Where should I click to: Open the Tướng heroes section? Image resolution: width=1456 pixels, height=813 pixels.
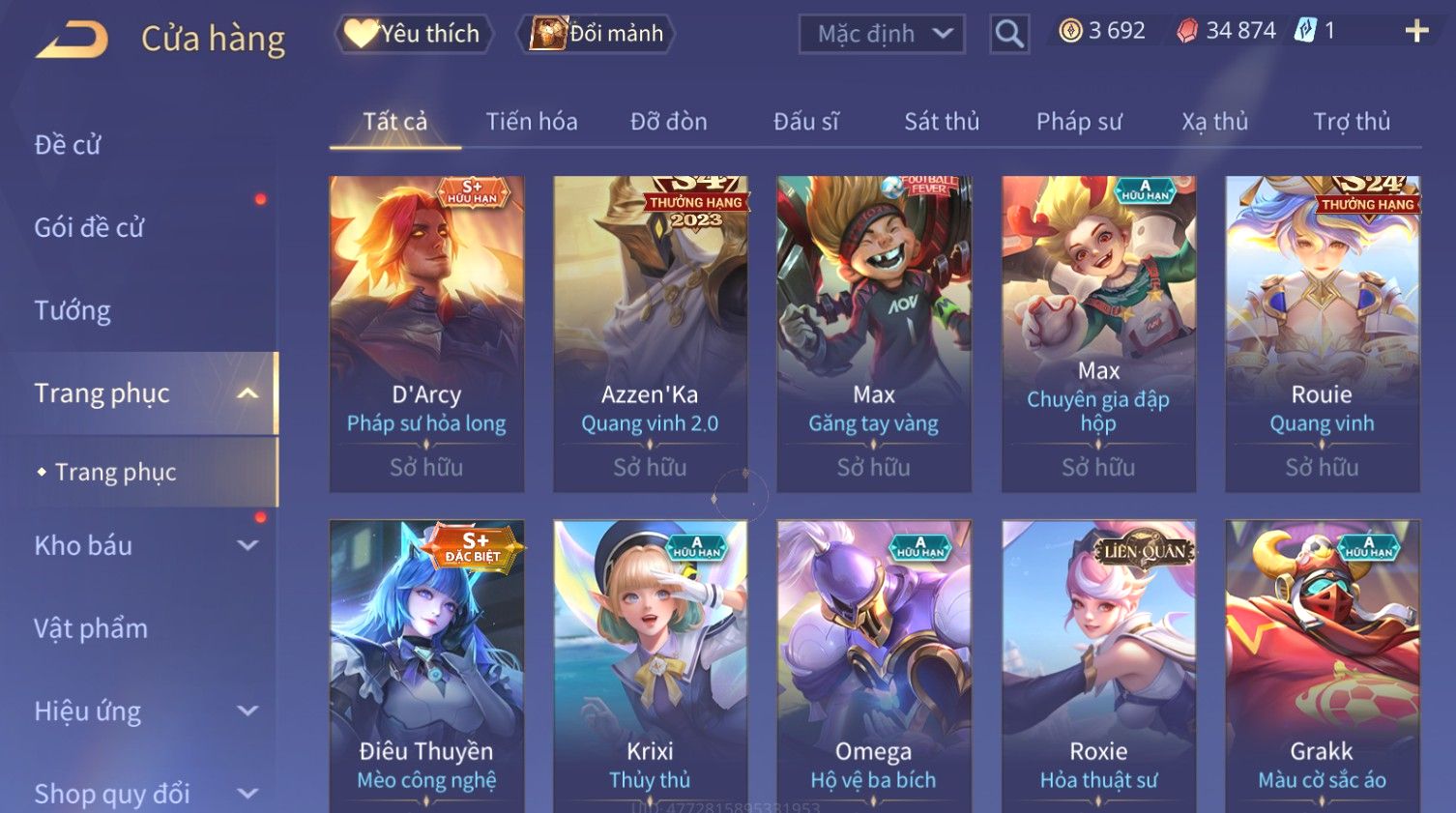pos(73,310)
